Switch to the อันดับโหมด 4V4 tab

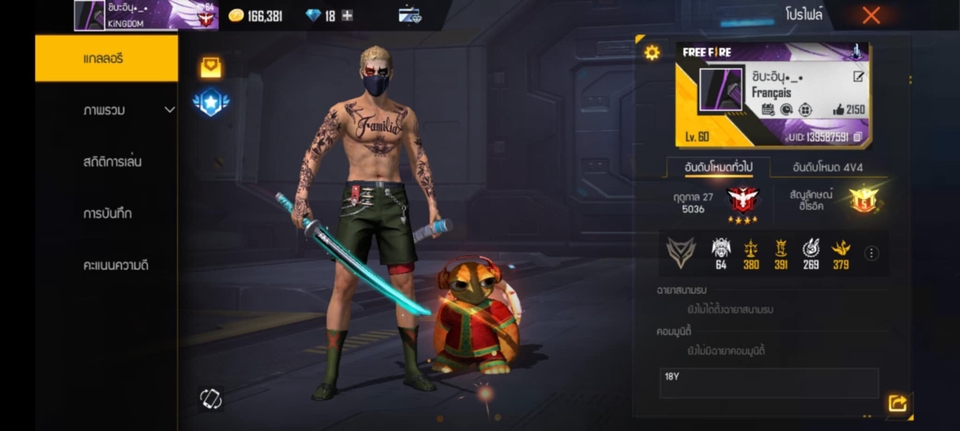(x=829, y=167)
